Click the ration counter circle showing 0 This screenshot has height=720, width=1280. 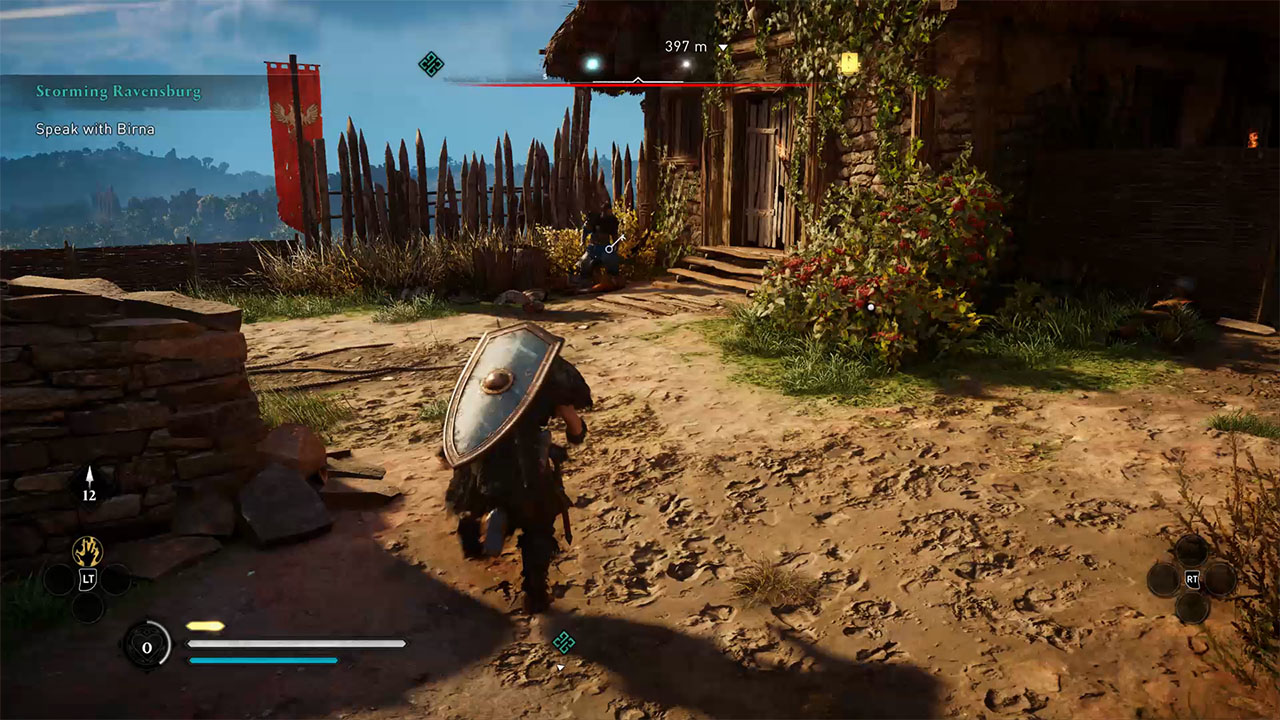click(147, 647)
